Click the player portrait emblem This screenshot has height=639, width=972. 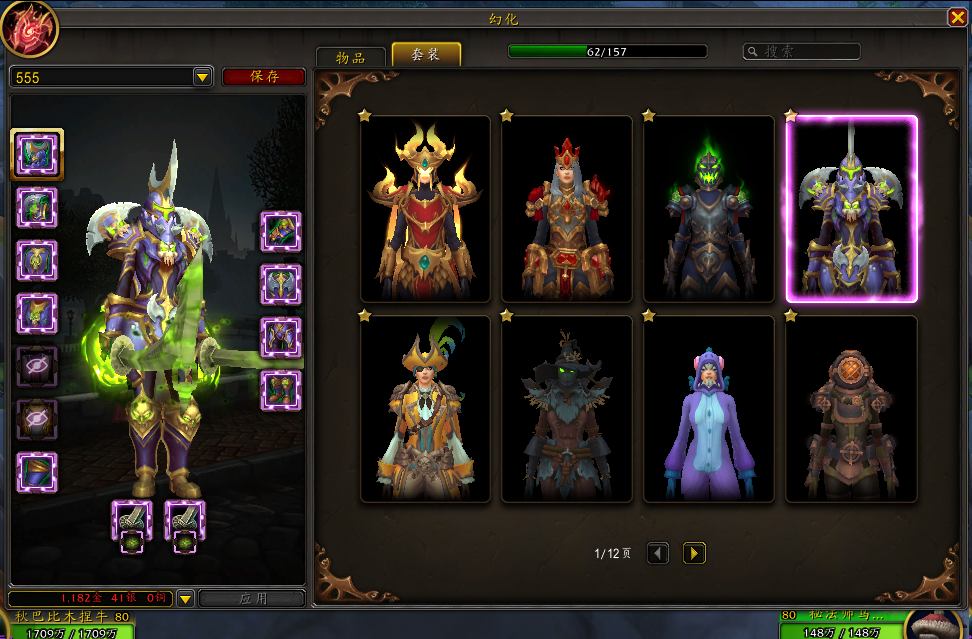[x=29, y=28]
